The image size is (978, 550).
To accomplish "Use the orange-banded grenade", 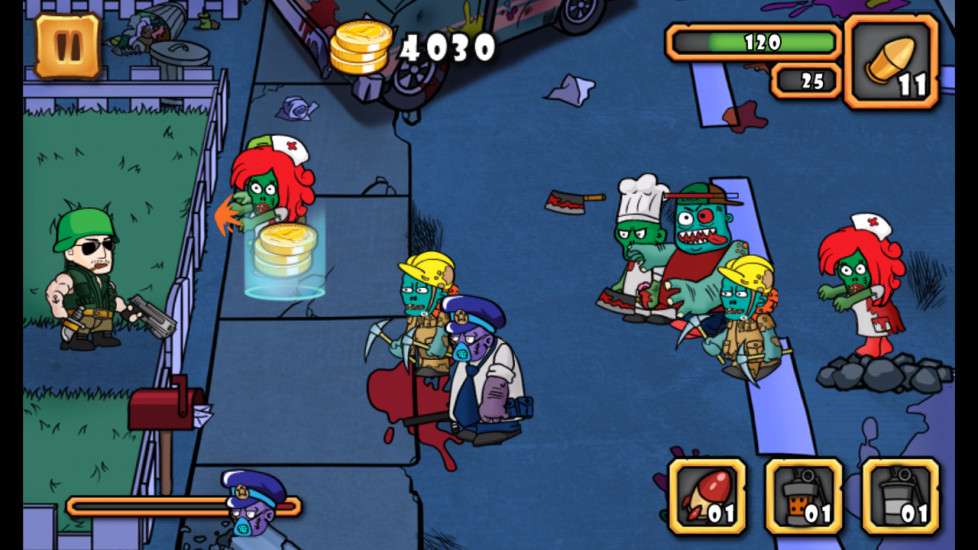I will tap(804, 496).
